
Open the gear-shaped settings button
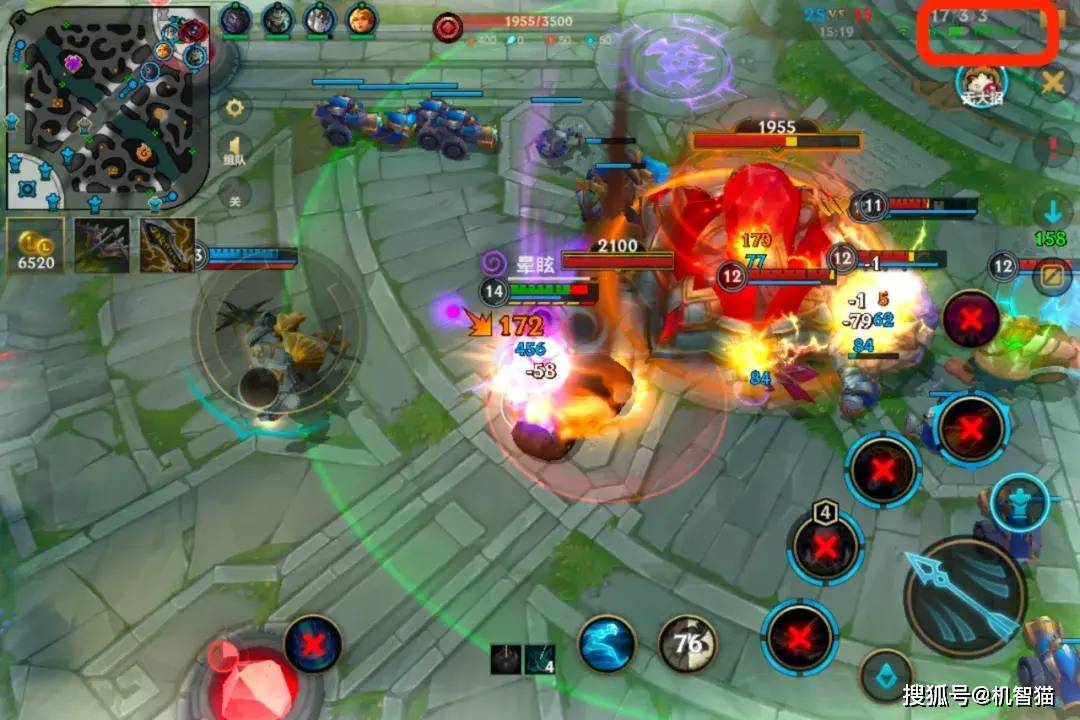tap(235, 107)
